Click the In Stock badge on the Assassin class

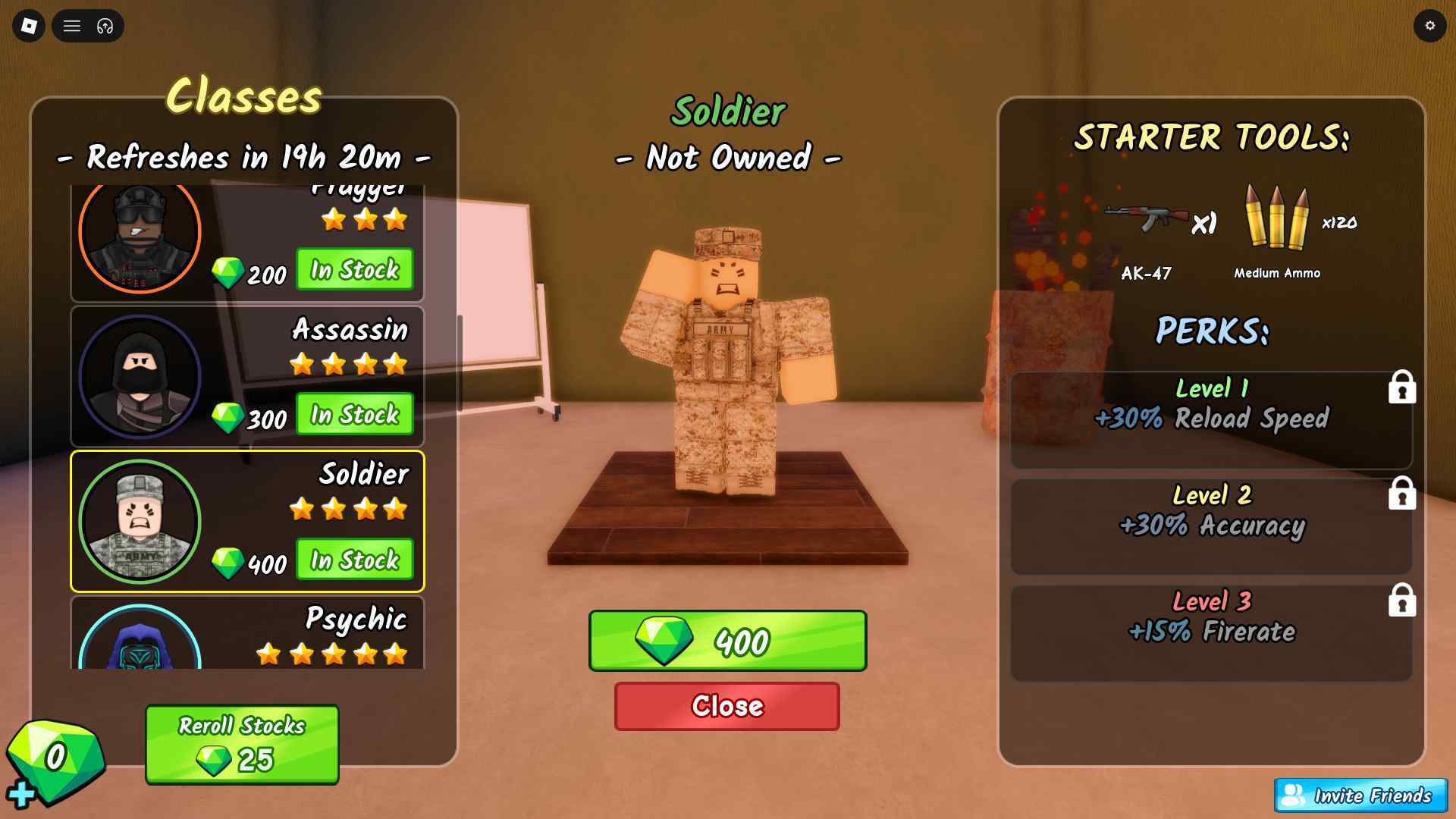pyautogui.click(x=354, y=415)
